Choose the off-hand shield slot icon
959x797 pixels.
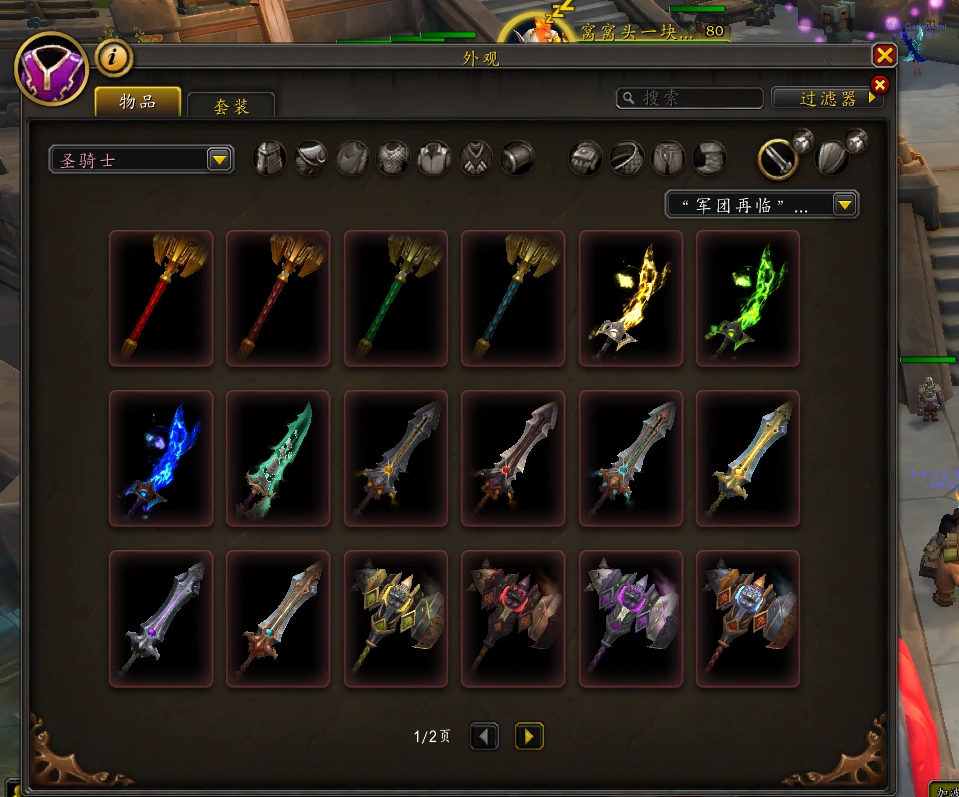832,158
